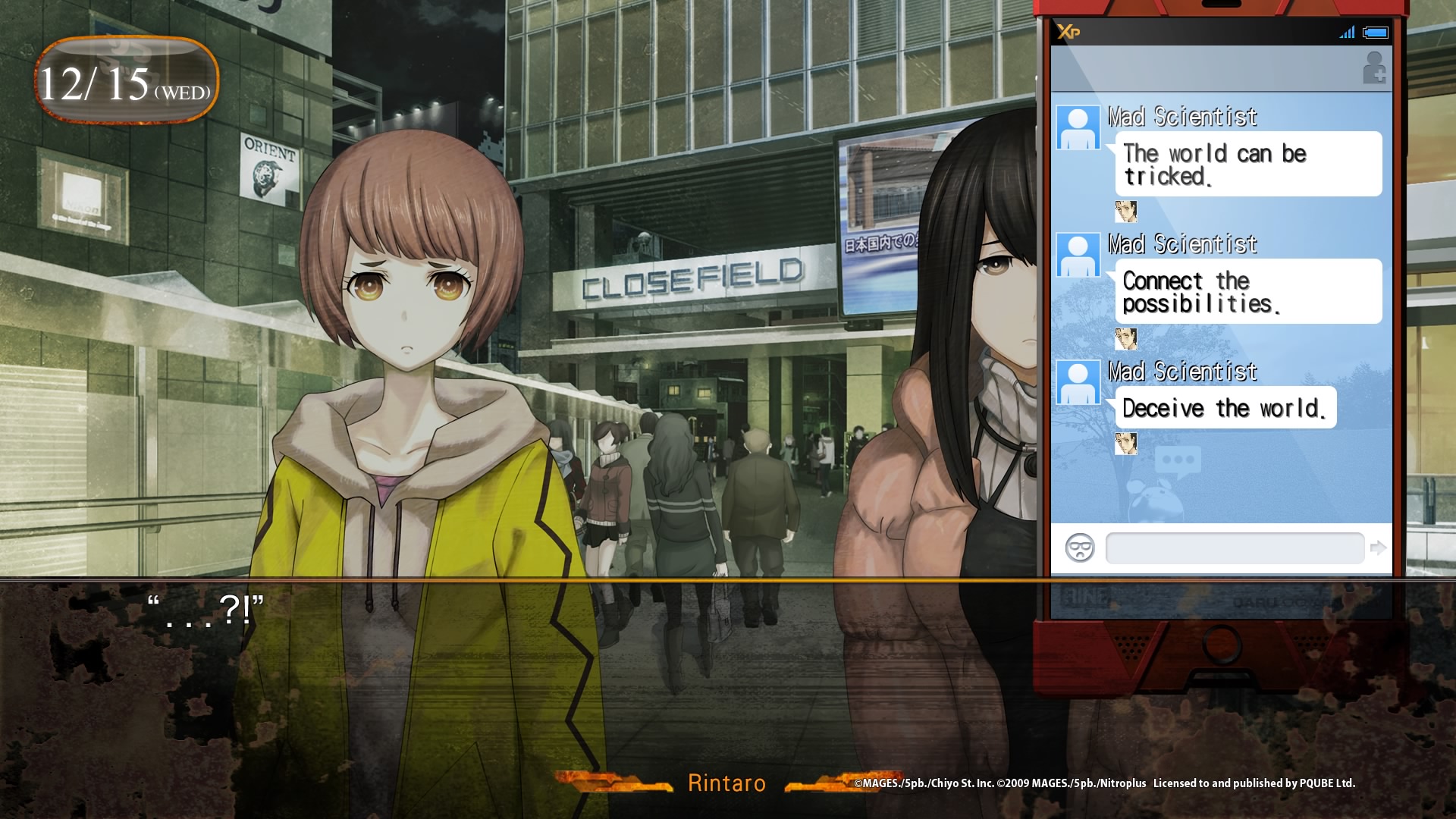Open the add-contact icon in the chat header
Image resolution: width=1456 pixels, height=819 pixels.
tap(1374, 68)
